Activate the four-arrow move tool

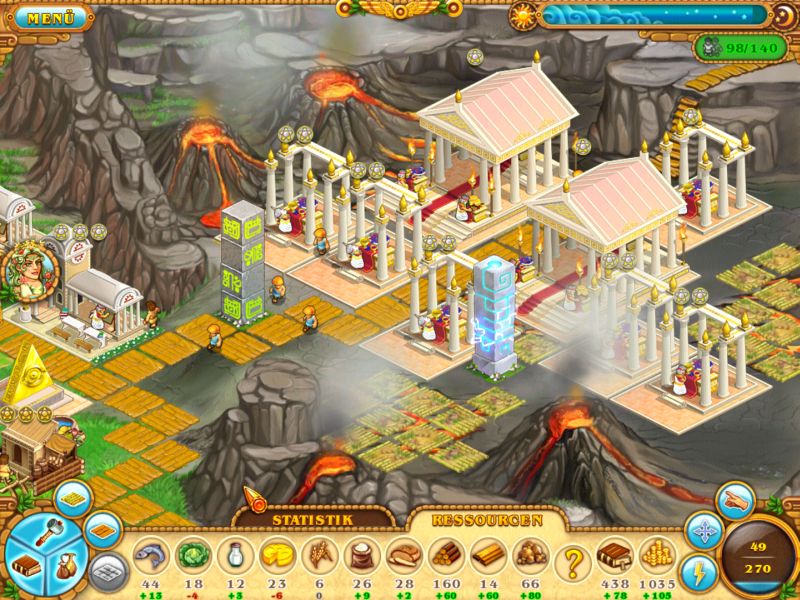(x=703, y=531)
